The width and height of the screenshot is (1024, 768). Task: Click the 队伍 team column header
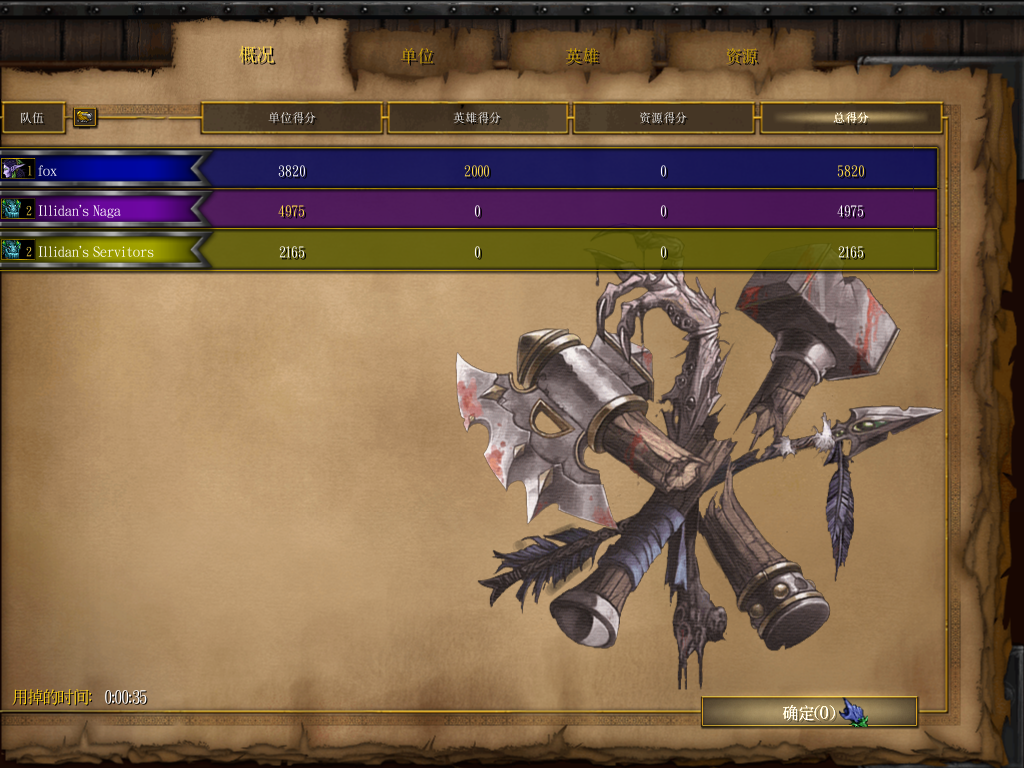(33, 117)
